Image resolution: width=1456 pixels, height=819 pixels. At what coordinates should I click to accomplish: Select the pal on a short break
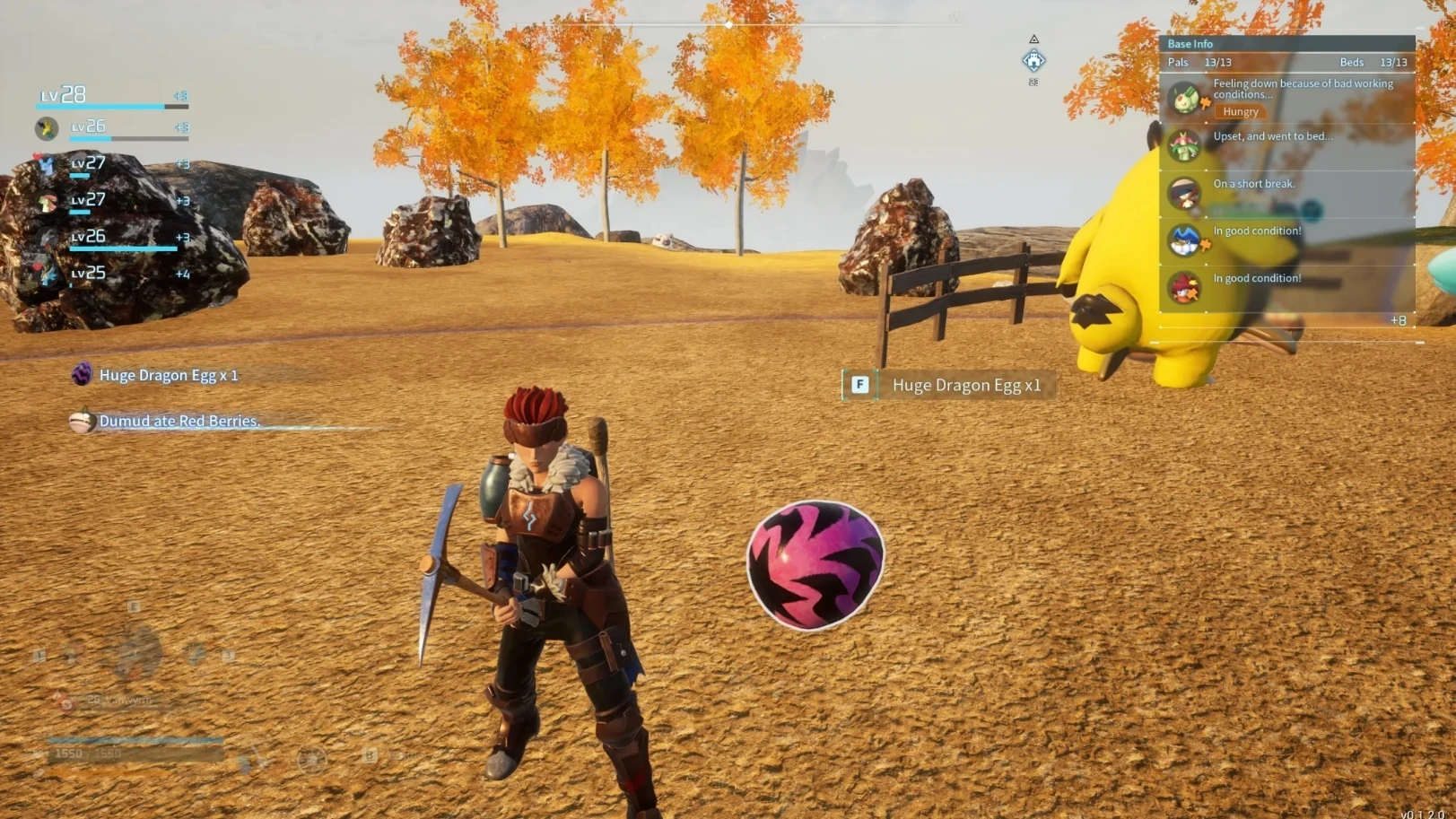1184,193
